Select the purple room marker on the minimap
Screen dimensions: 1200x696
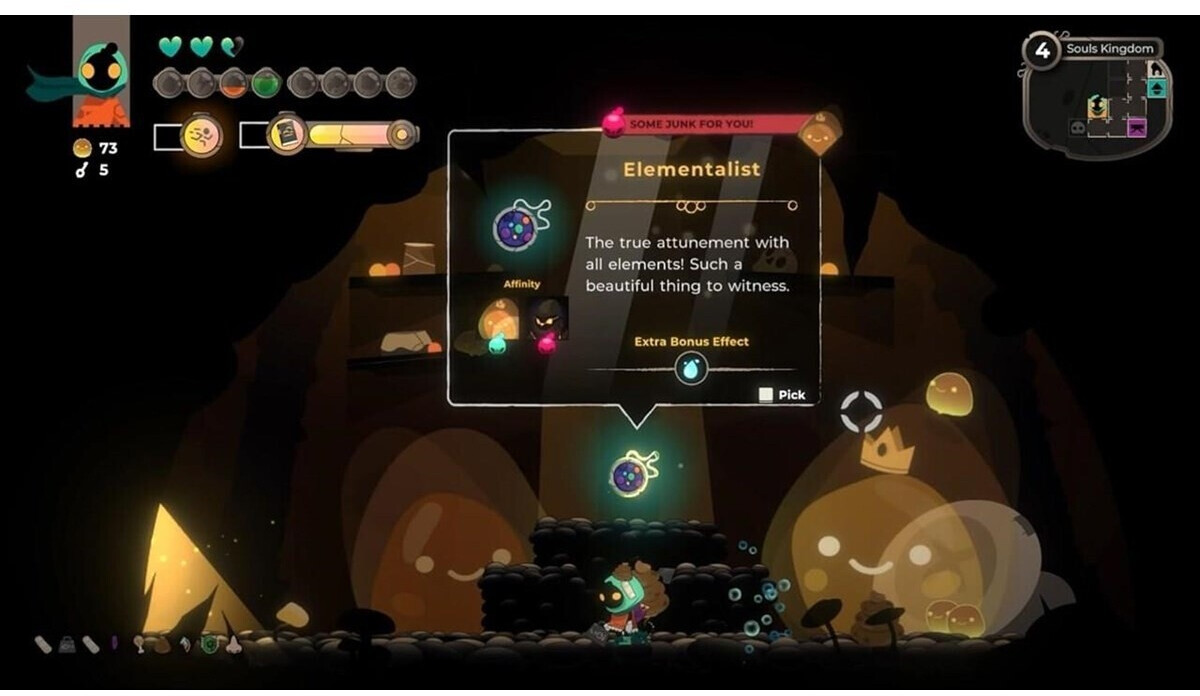(1137, 127)
